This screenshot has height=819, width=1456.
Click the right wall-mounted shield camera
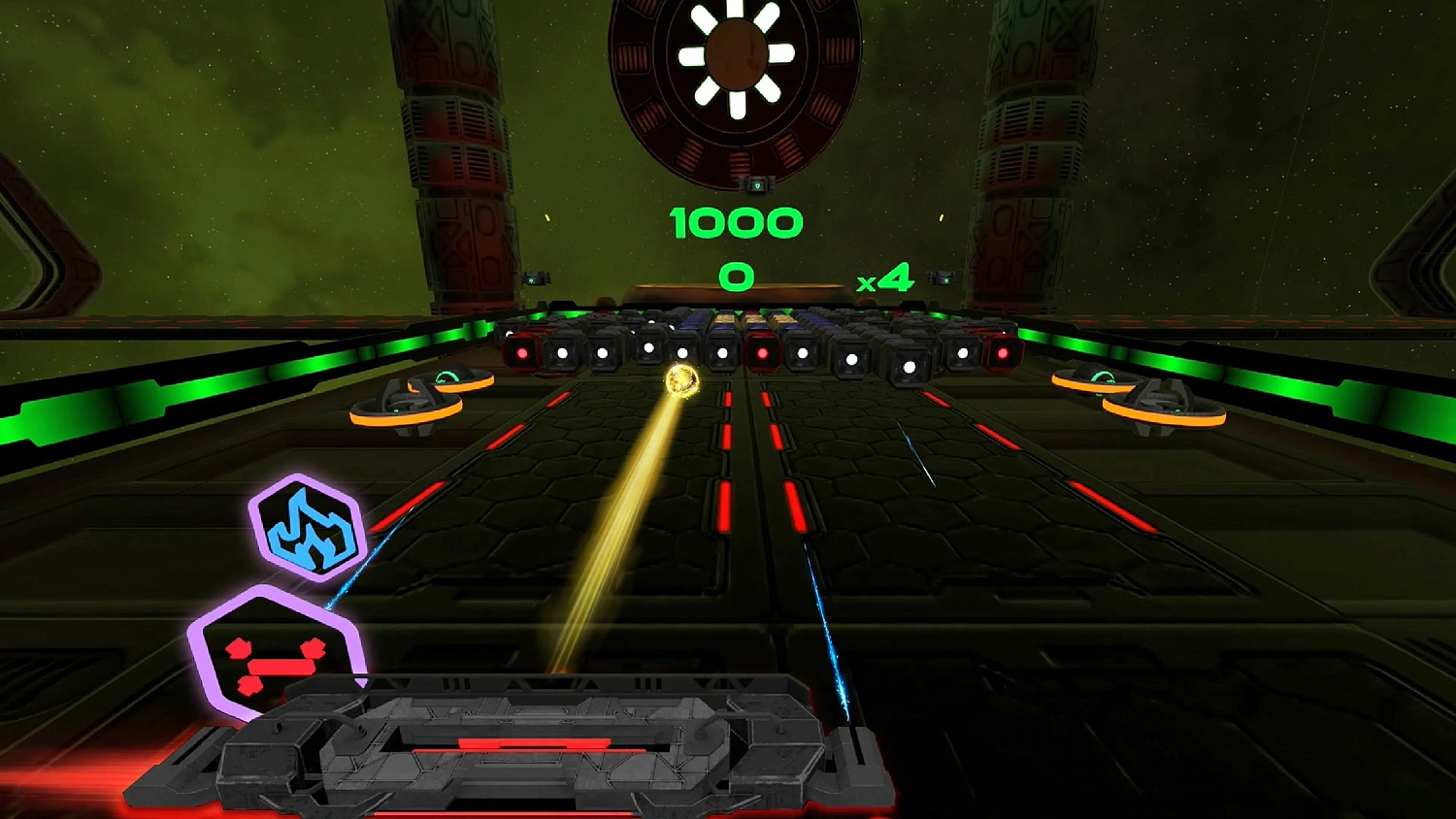[940, 276]
